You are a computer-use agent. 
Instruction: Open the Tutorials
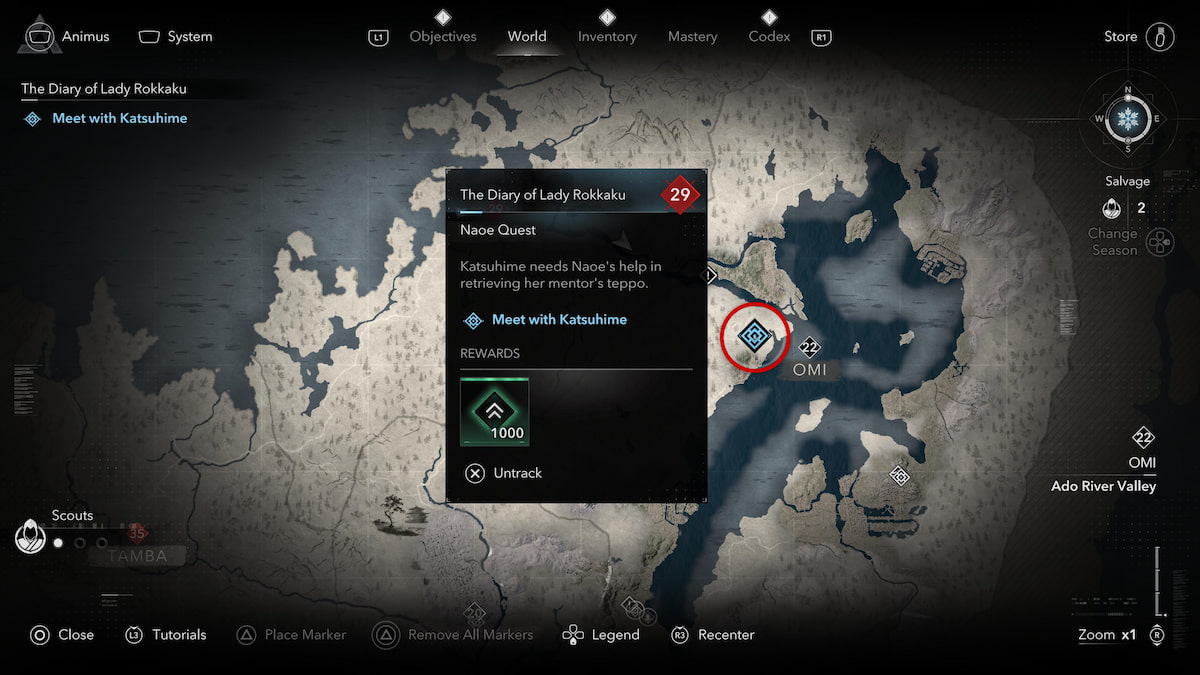[165, 635]
